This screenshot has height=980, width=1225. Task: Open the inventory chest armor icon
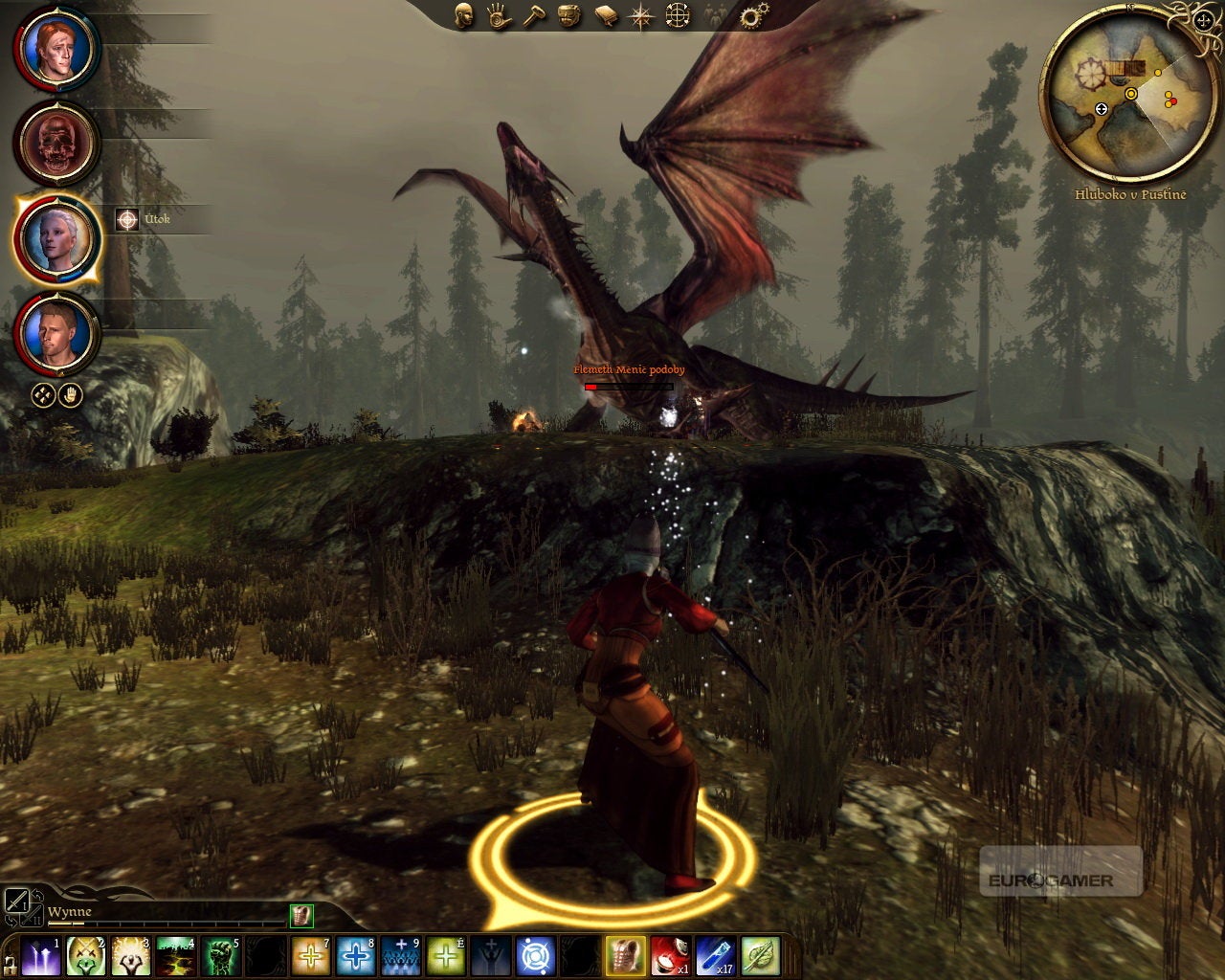coord(569,15)
